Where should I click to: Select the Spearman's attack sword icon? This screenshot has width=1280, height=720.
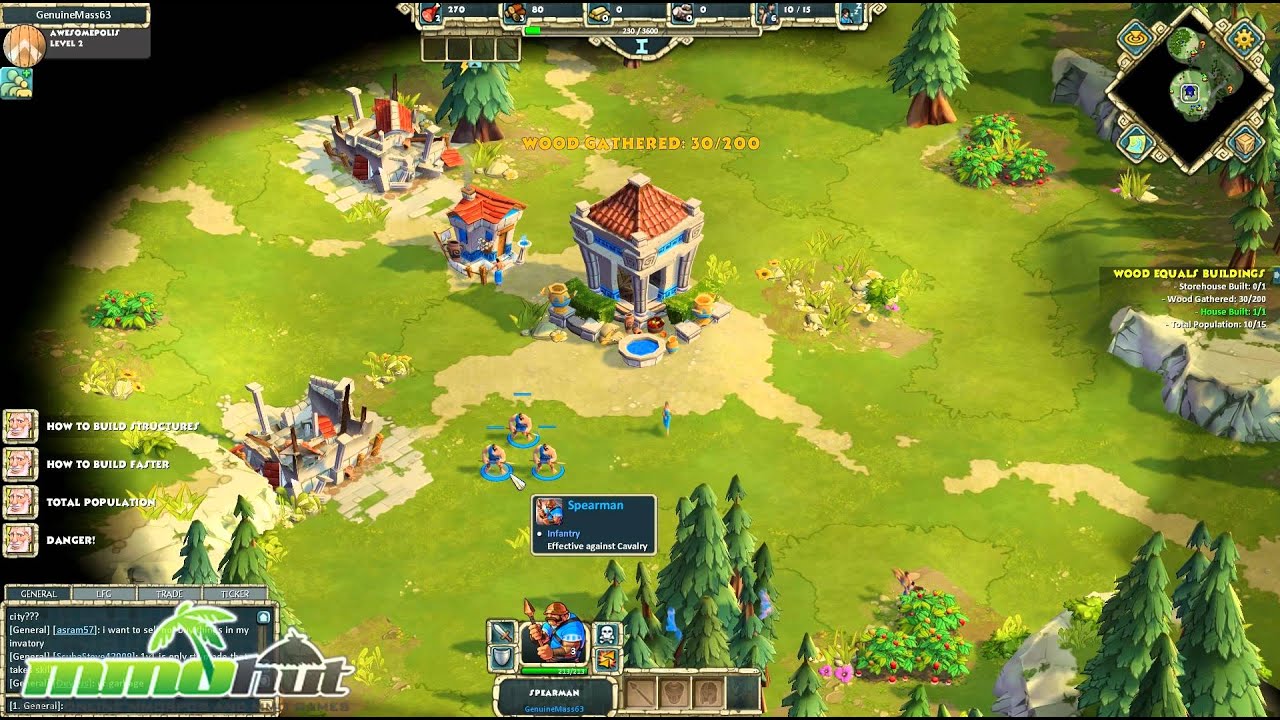coord(503,633)
